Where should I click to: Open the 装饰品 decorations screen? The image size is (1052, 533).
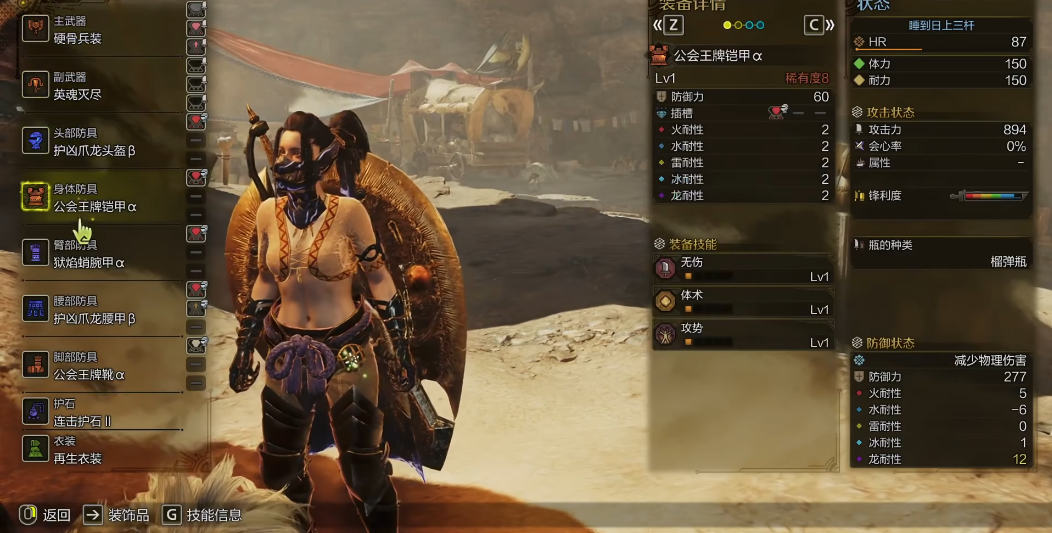point(117,515)
